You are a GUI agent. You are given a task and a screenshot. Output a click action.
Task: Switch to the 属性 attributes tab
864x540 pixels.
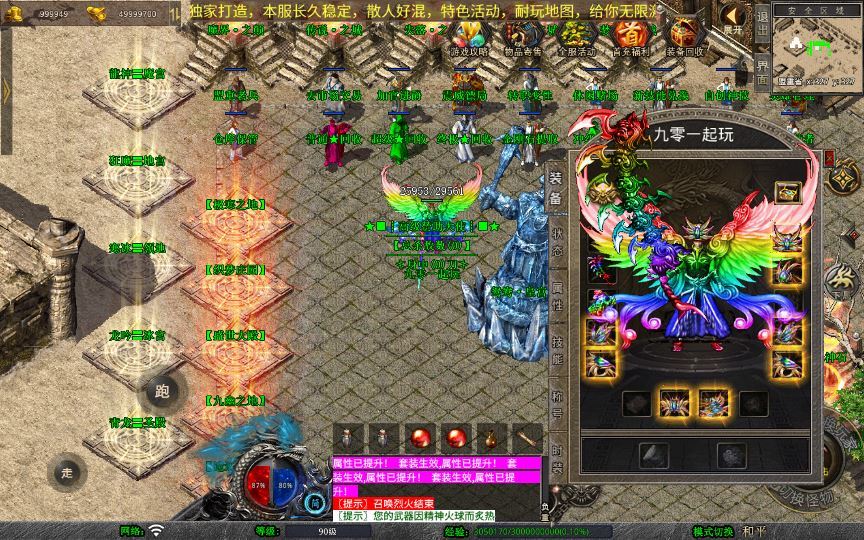click(556, 298)
